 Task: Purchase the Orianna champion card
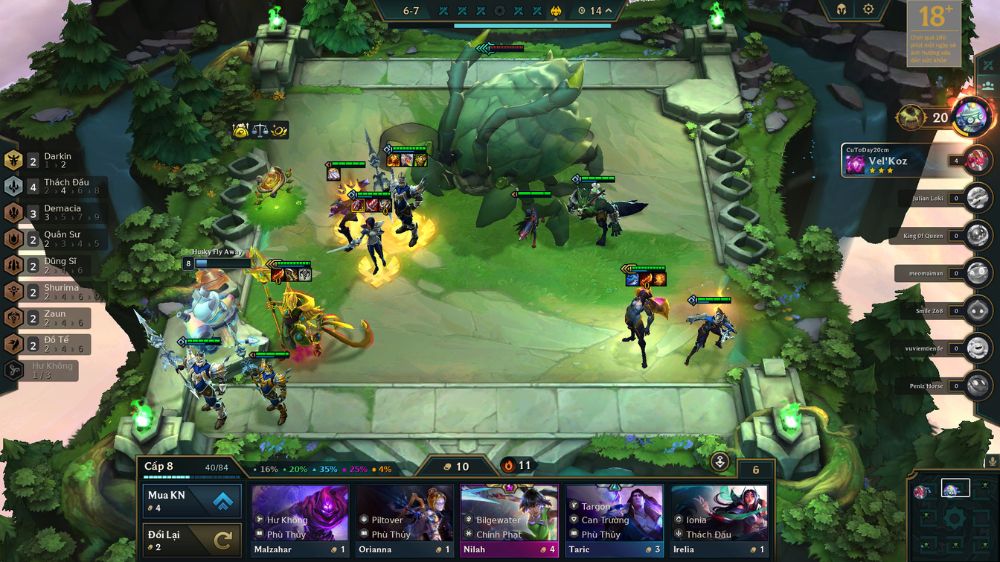coord(405,520)
